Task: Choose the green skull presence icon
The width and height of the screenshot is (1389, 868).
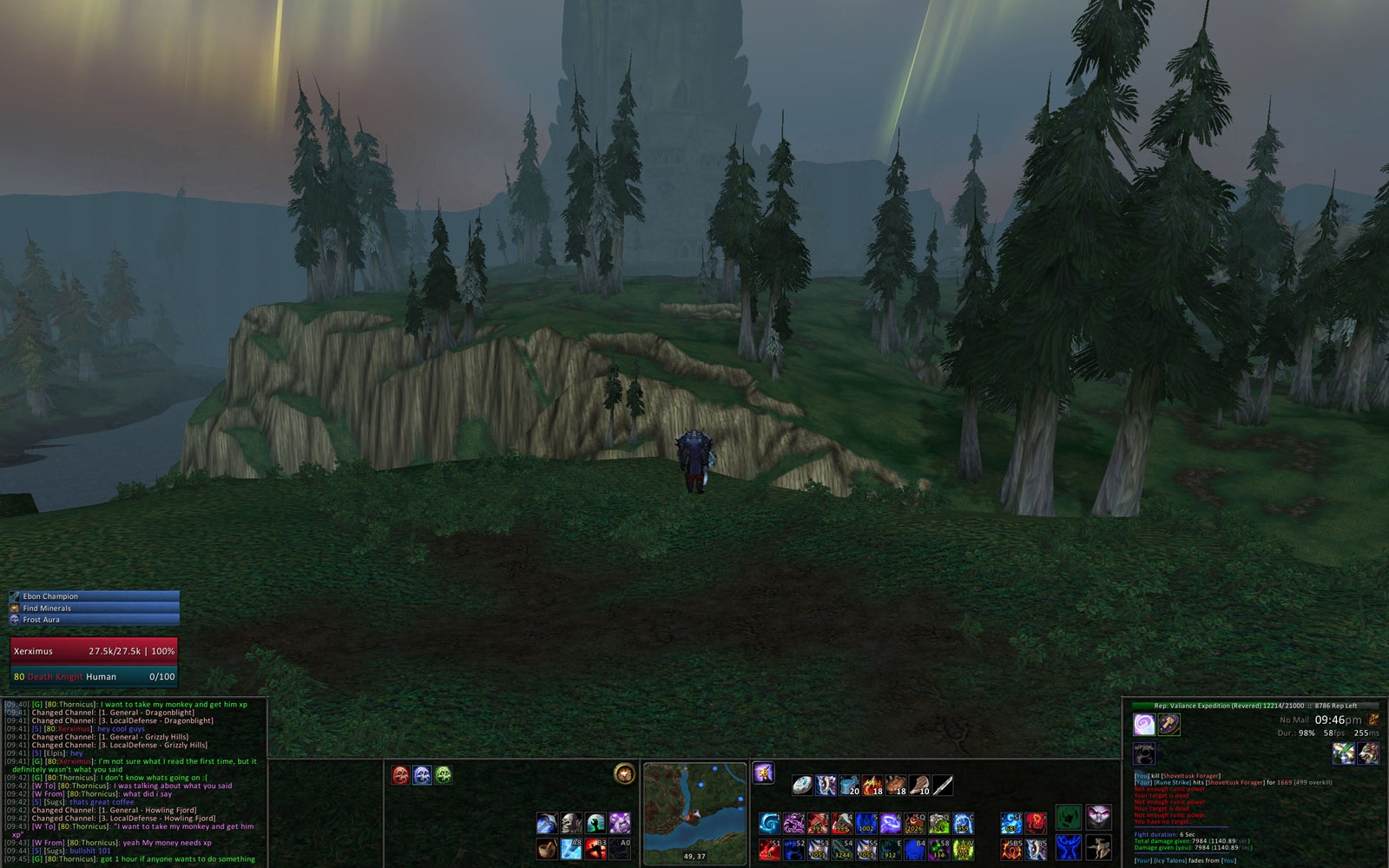Action: 444,774
